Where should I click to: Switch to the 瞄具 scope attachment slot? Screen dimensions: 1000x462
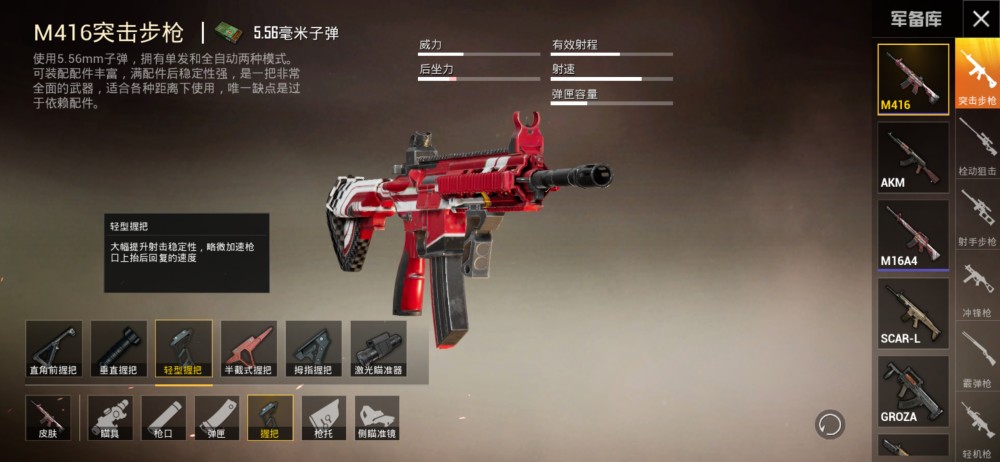[x=110, y=418]
